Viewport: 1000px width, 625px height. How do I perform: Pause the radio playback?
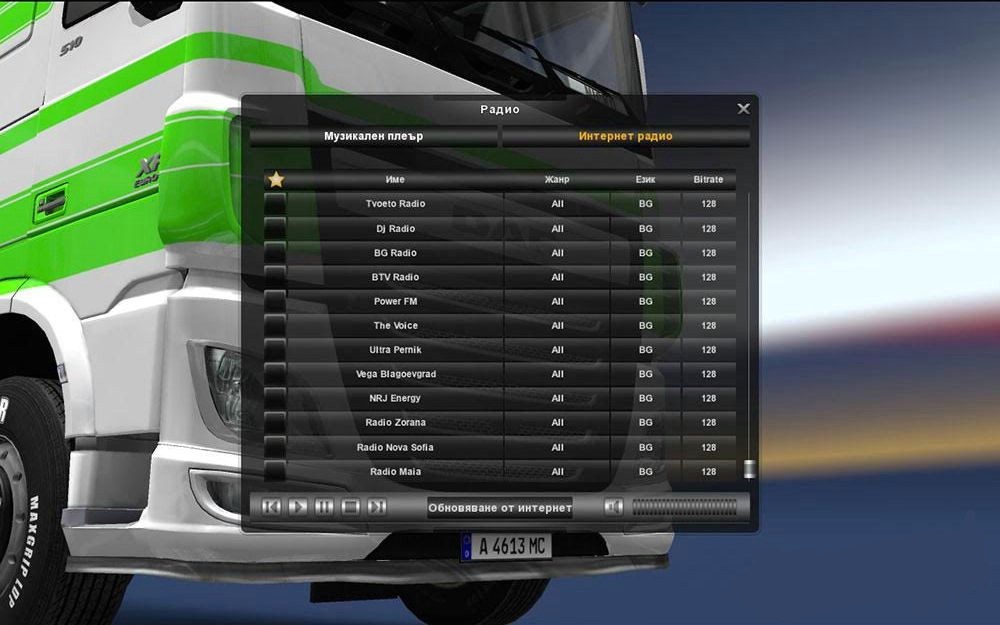pyautogui.click(x=324, y=507)
